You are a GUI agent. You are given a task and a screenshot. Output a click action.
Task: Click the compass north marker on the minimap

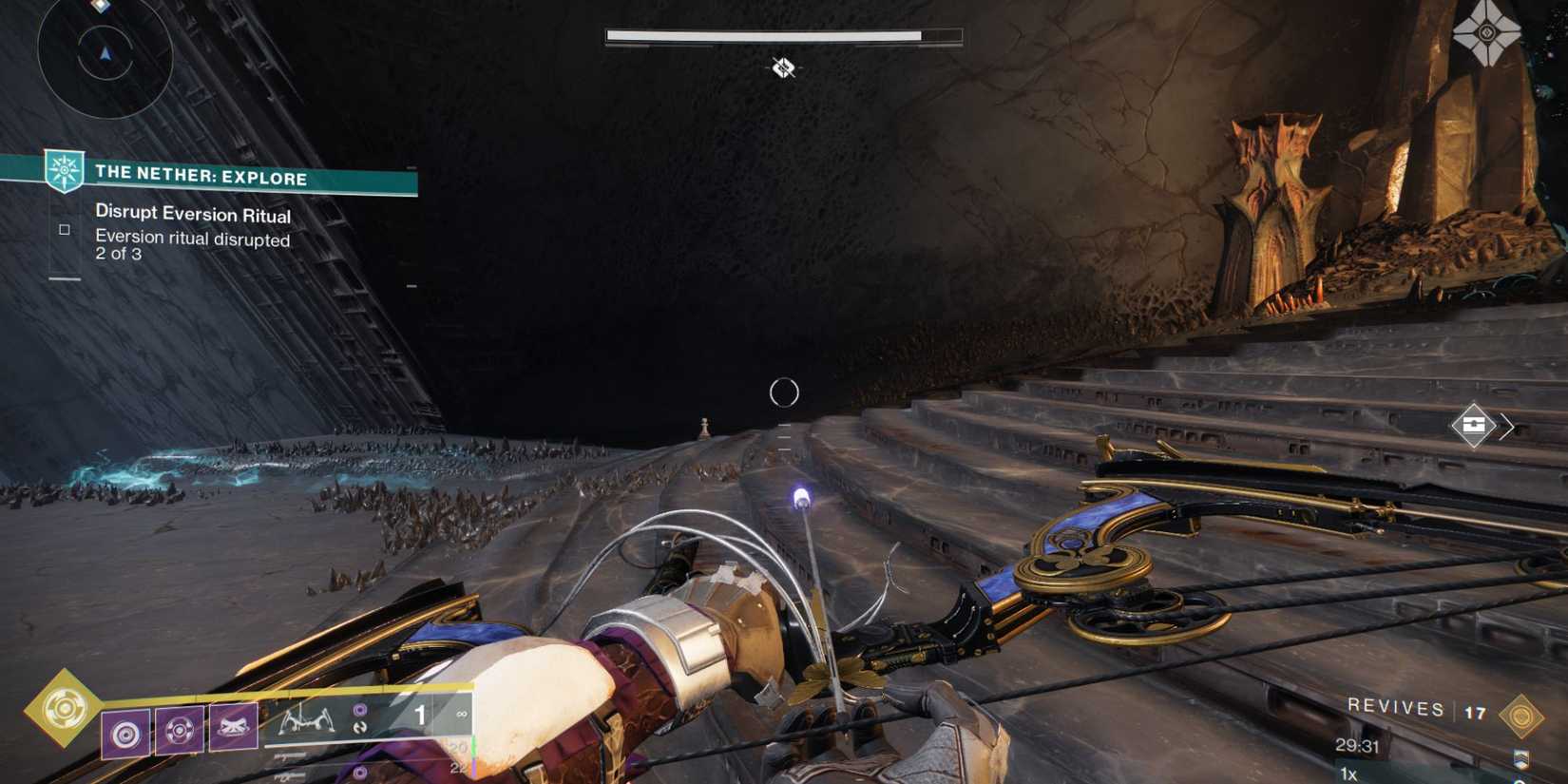(103, 54)
